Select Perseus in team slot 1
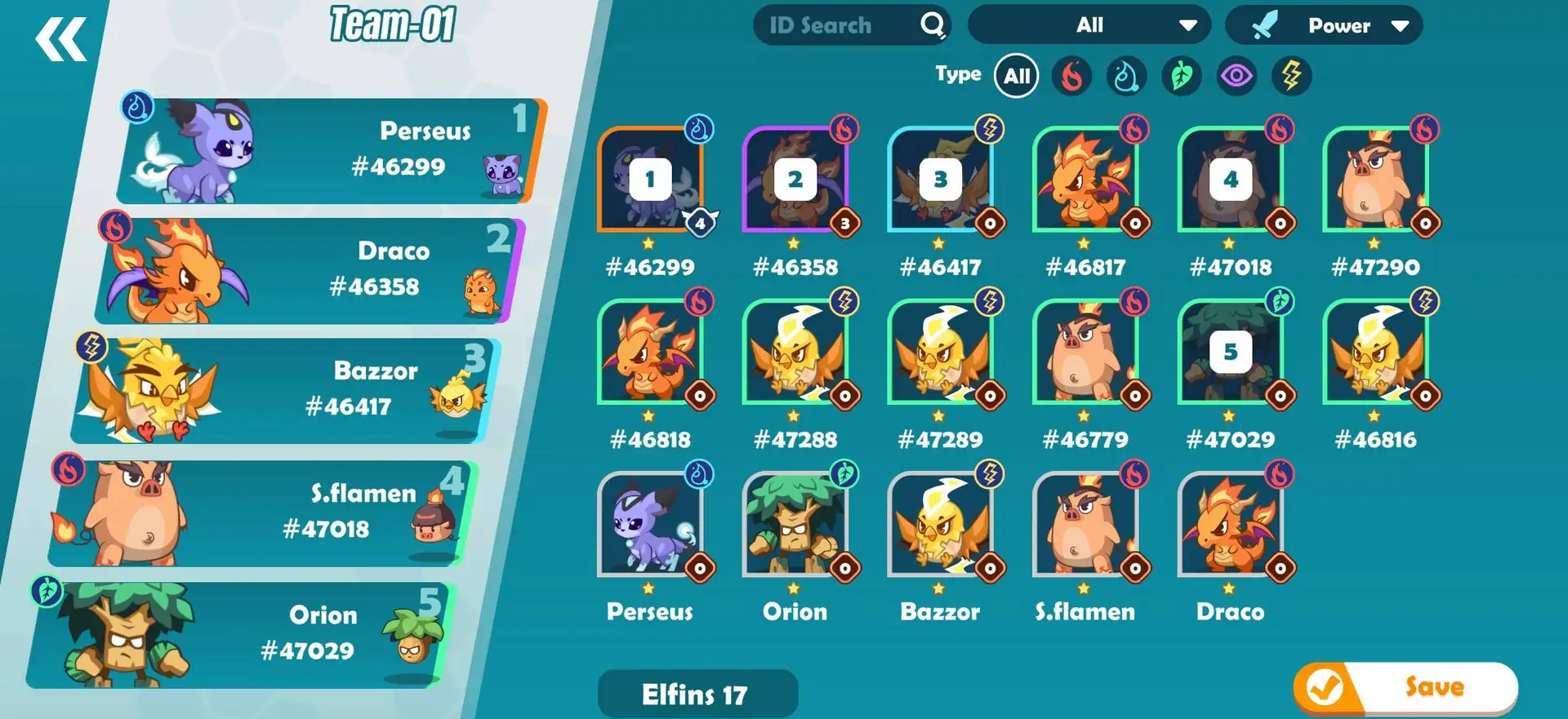This screenshot has width=1568, height=719. pos(327,151)
